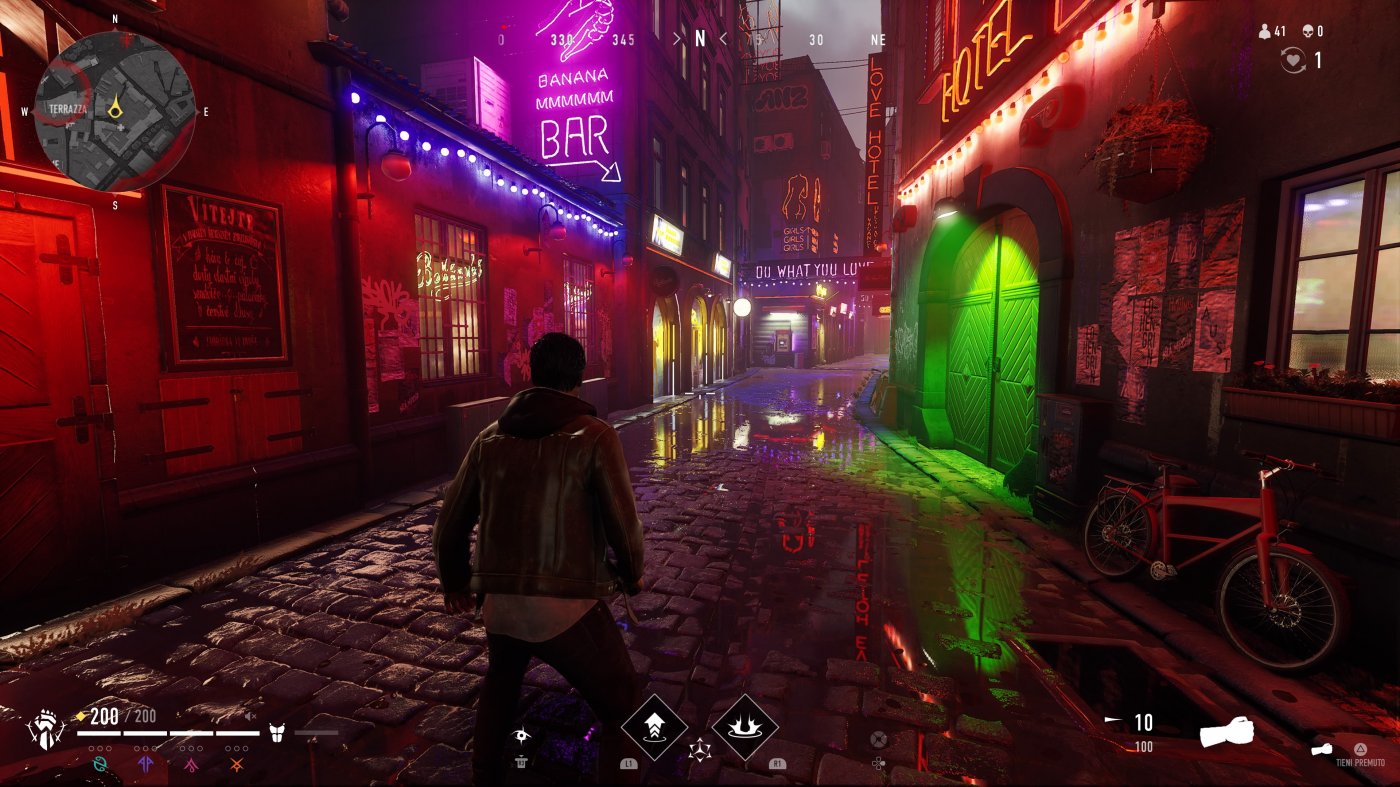Mute audio with the speaker icon

pos(251,717)
